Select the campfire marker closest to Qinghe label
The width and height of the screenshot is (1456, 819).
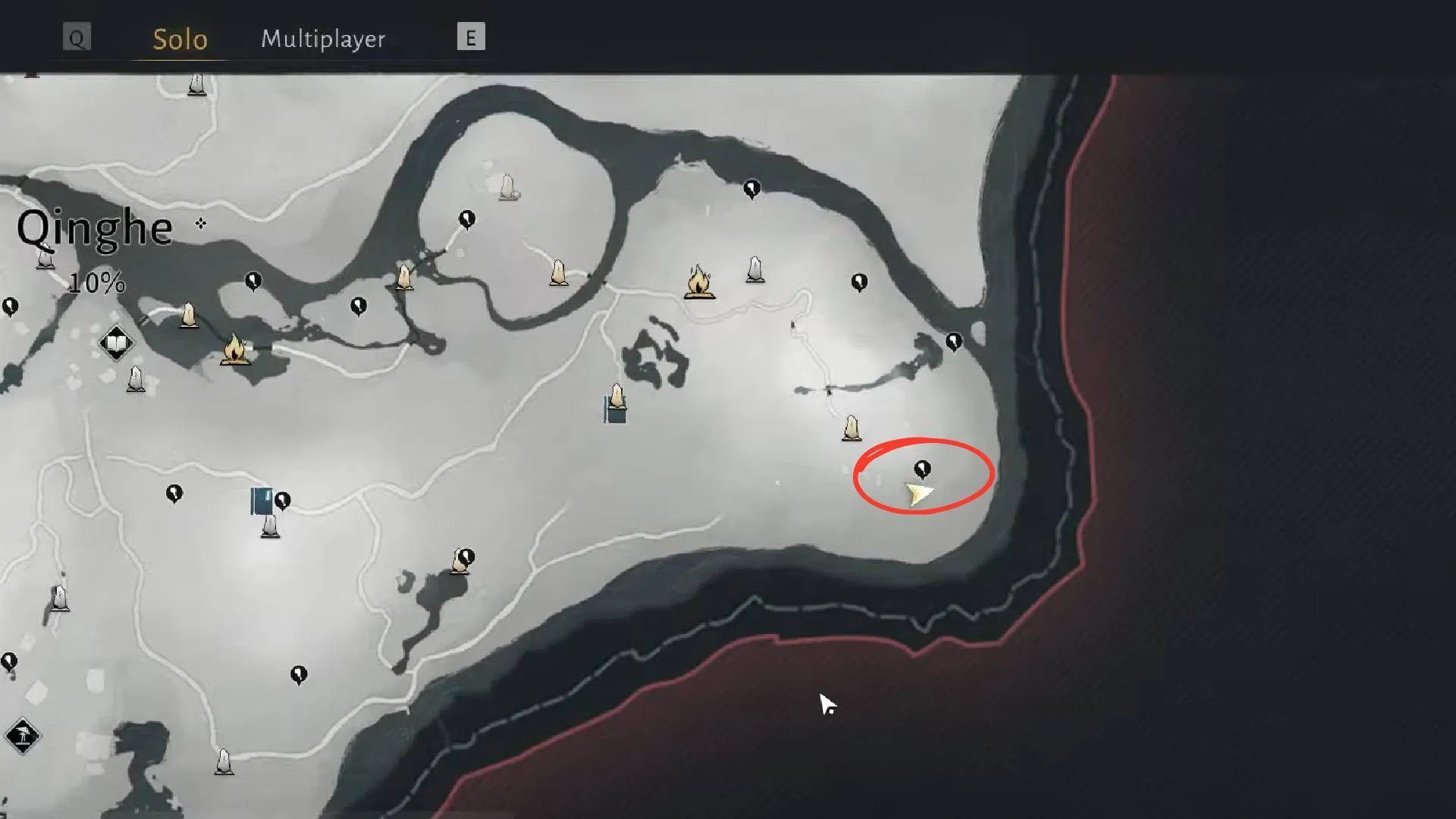click(x=235, y=350)
